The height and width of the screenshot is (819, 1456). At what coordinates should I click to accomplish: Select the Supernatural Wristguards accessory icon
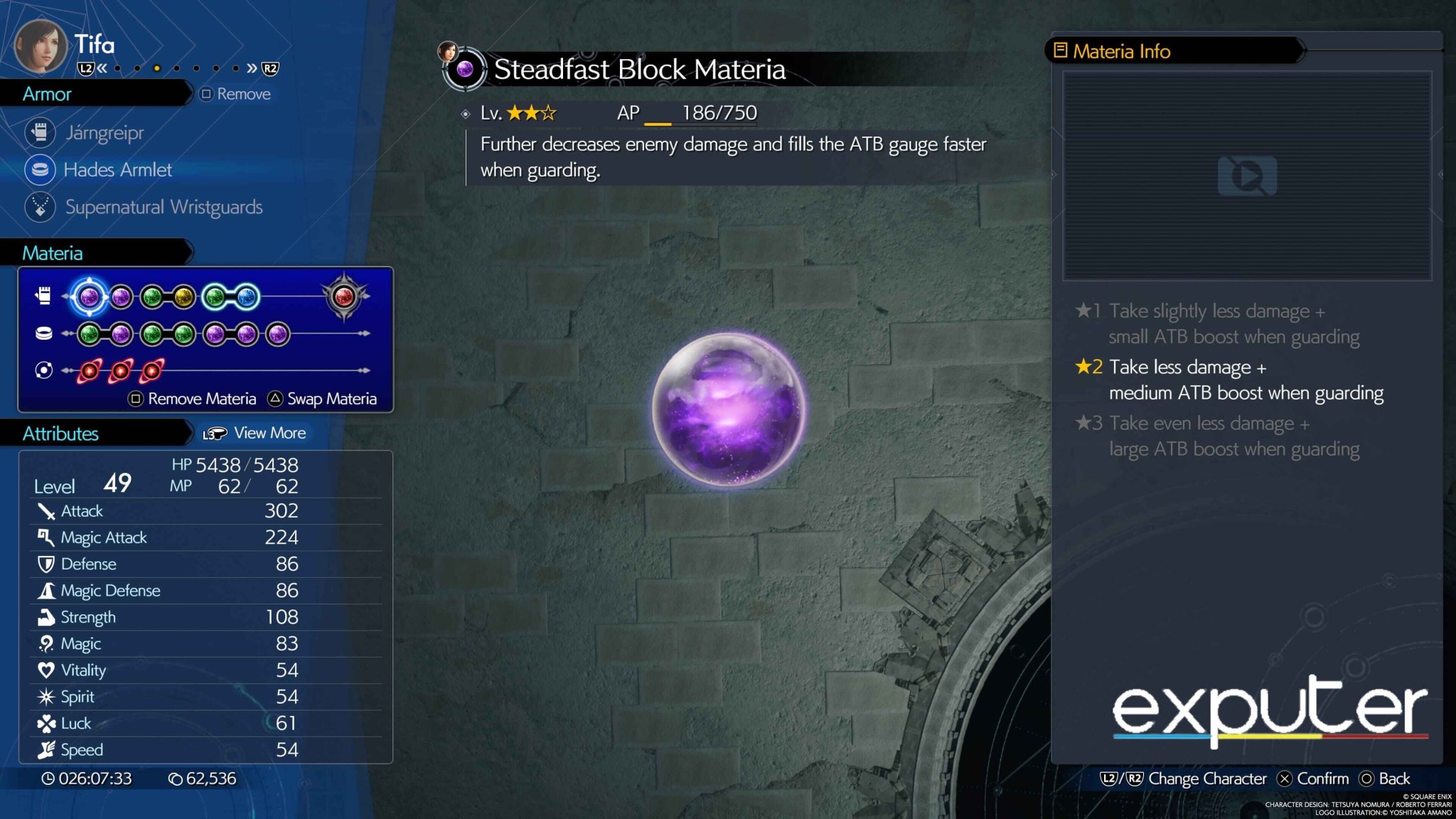(x=41, y=207)
